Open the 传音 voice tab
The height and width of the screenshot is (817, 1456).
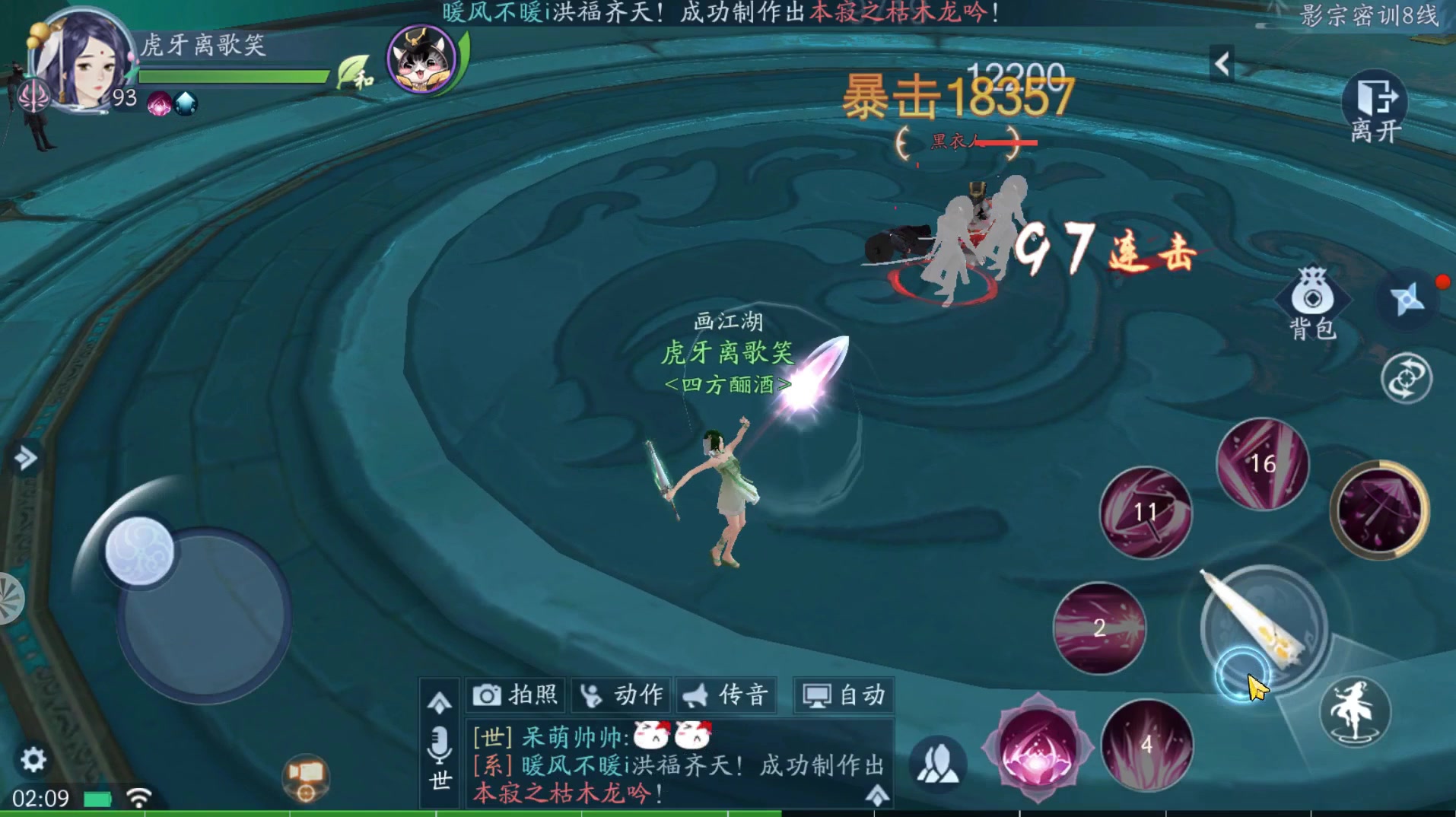tap(725, 695)
